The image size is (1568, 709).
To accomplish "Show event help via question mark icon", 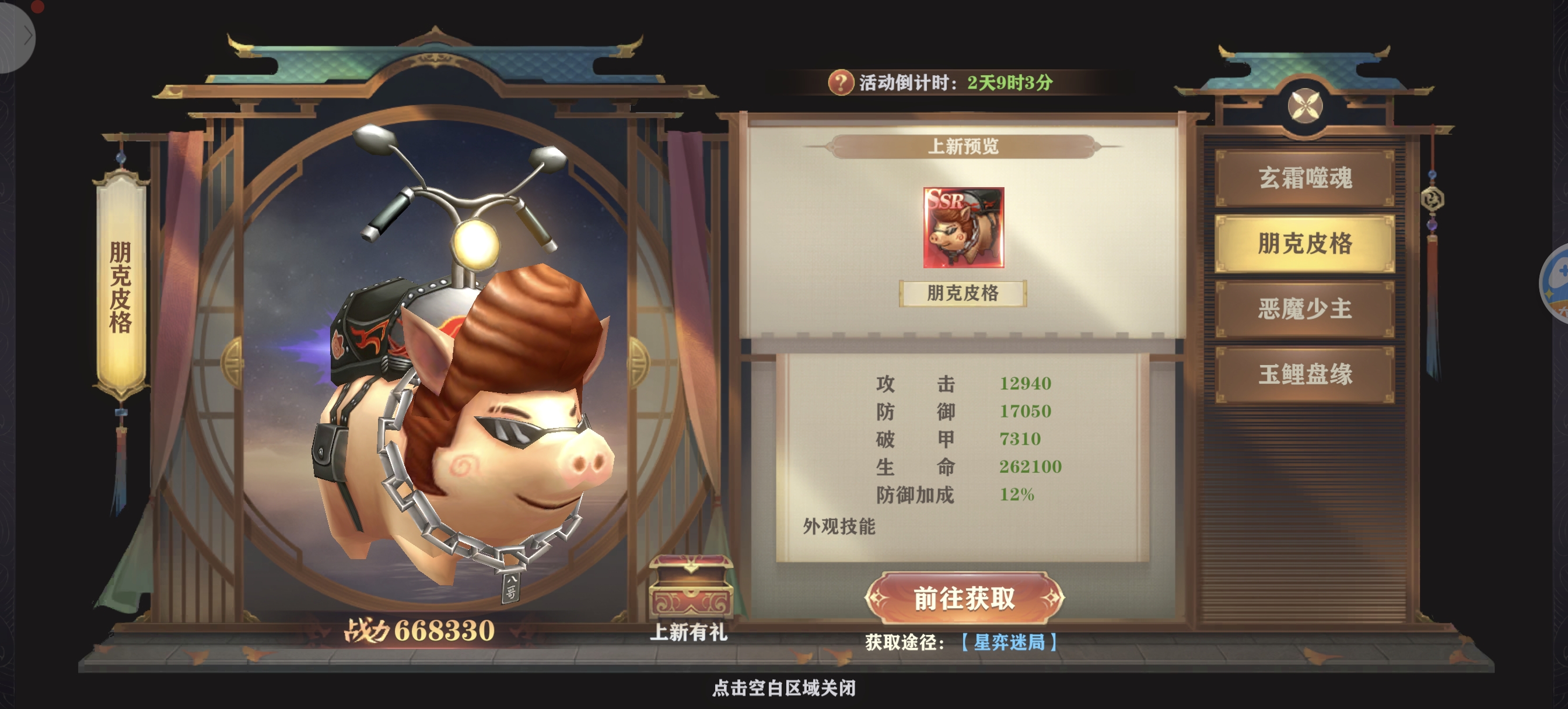I will tap(840, 82).
